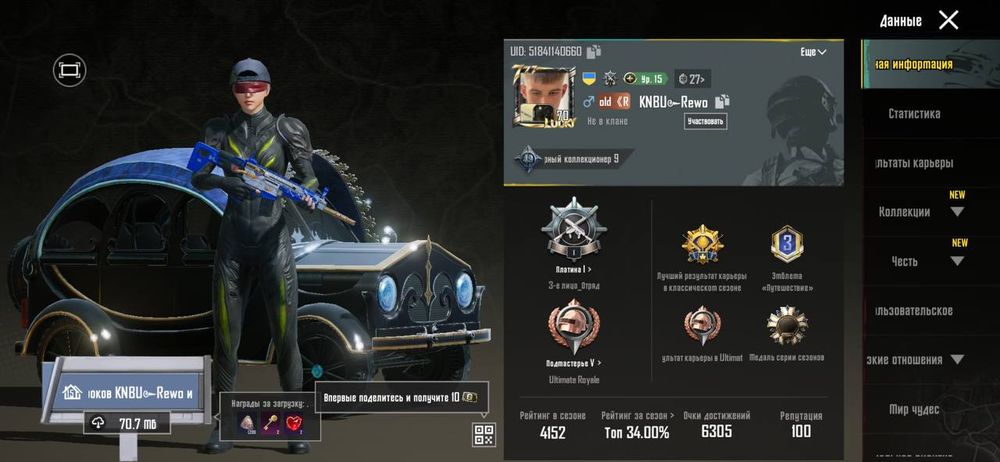This screenshot has height=462, width=1000.
Task: Open the Медаль серии сезонов medal
Action: pyautogui.click(x=787, y=327)
